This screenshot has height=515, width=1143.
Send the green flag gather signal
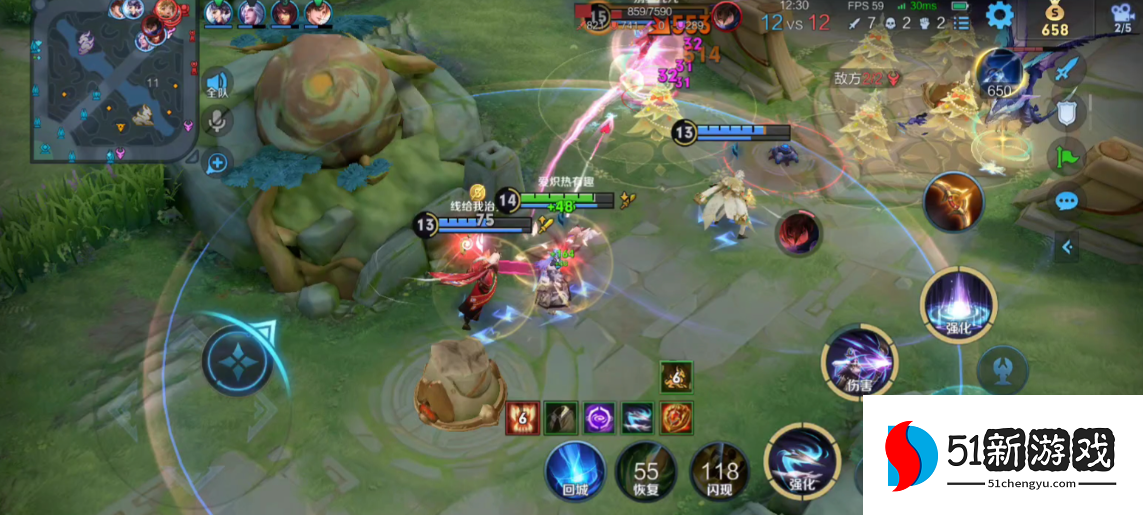click(1066, 156)
